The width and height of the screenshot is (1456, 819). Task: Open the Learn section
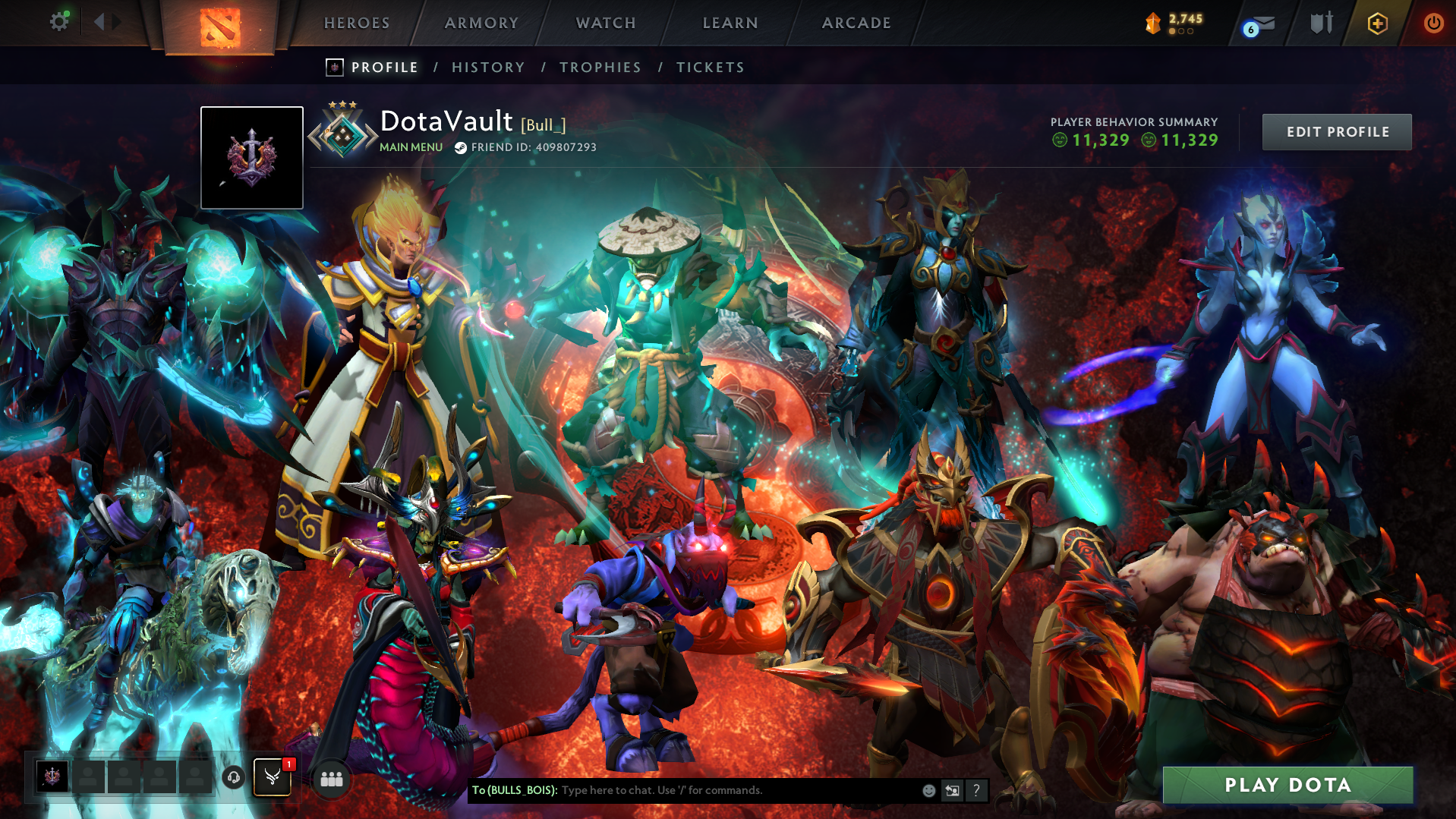click(x=730, y=23)
